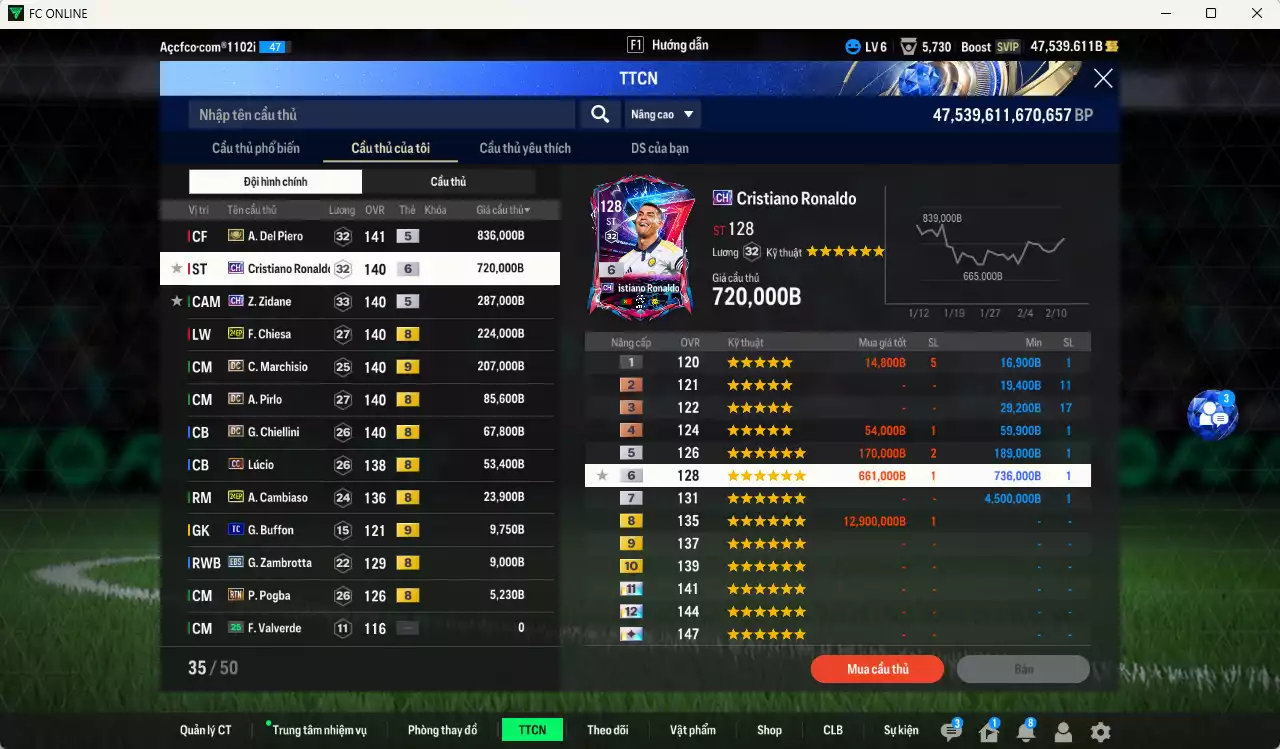This screenshot has width=1280, height=749.
Task: Open the gear settings icon
Action: pyautogui.click(x=1100, y=732)
